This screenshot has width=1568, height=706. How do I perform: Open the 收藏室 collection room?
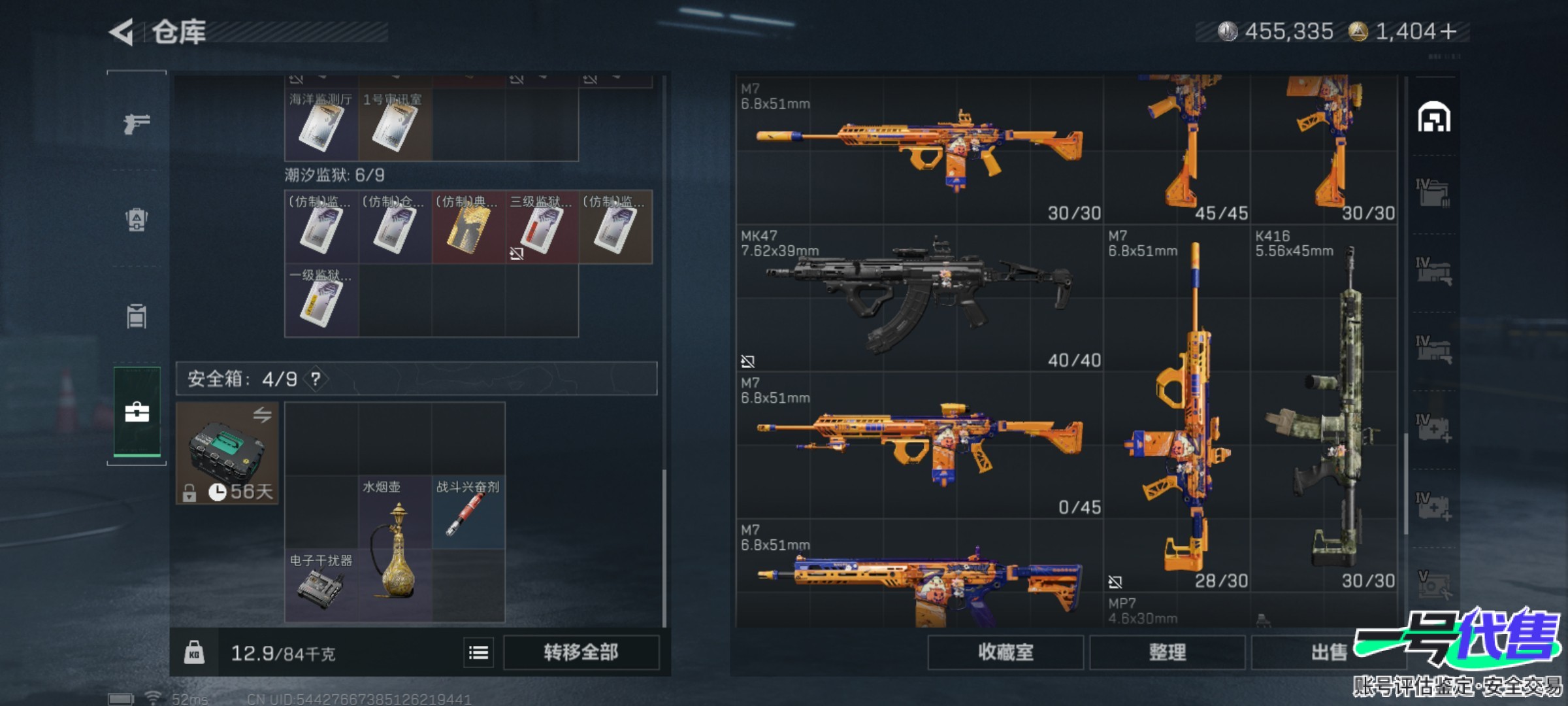(1005, 652)
